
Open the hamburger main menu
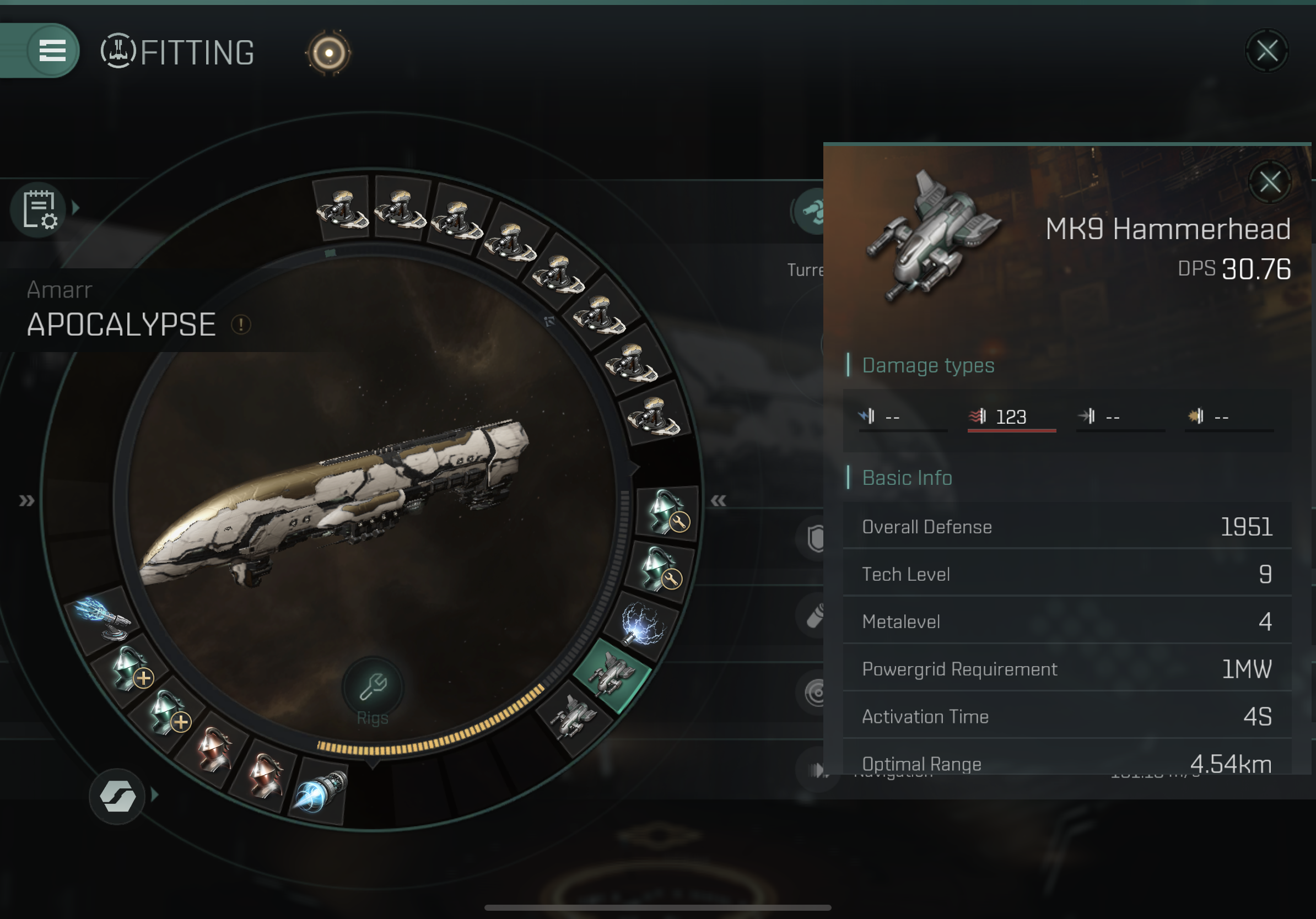(52, 51)
